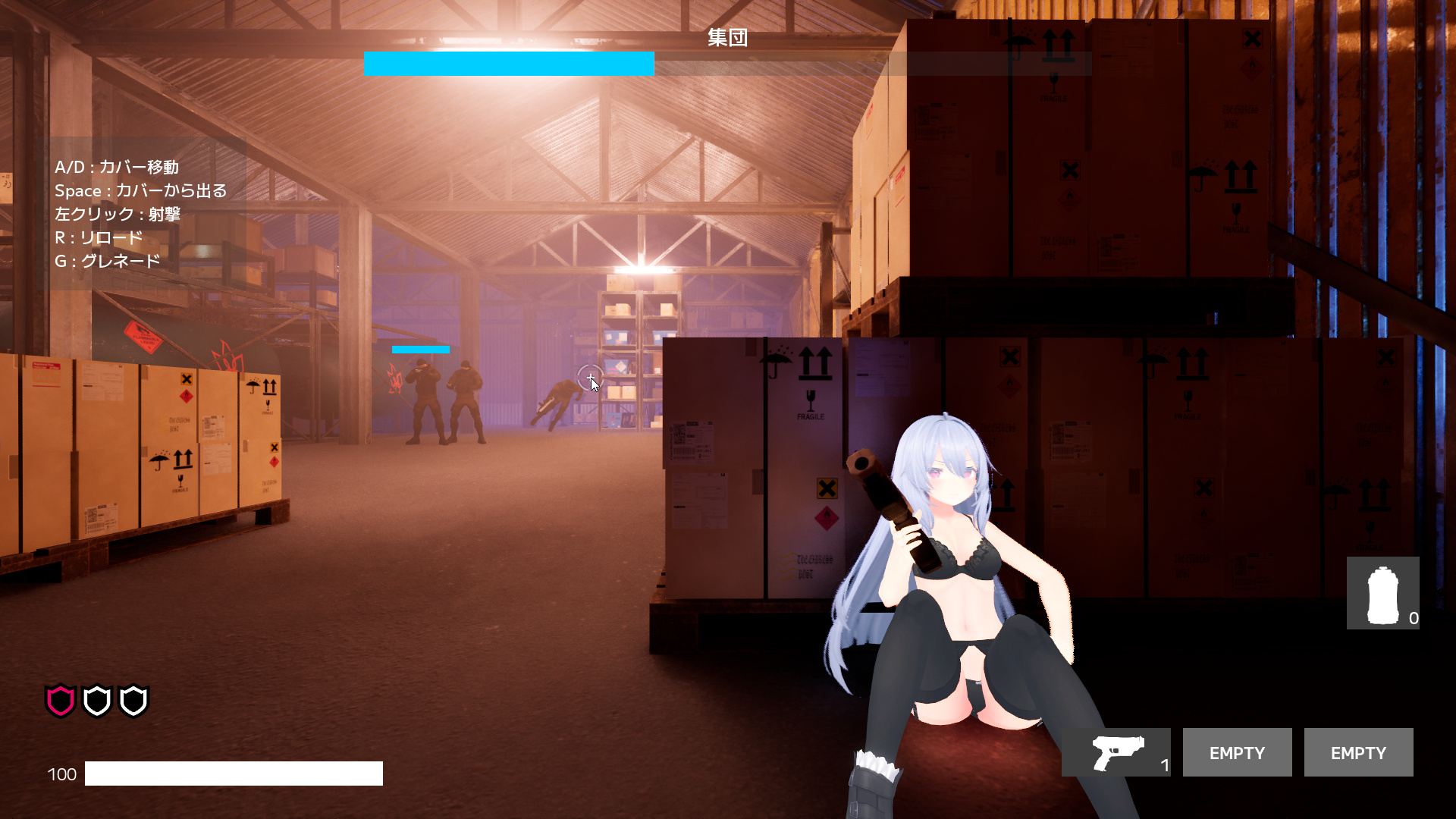Select the pistol weapon slot
This screenshot has width=1456, height=819.
tap(1116, 752)
